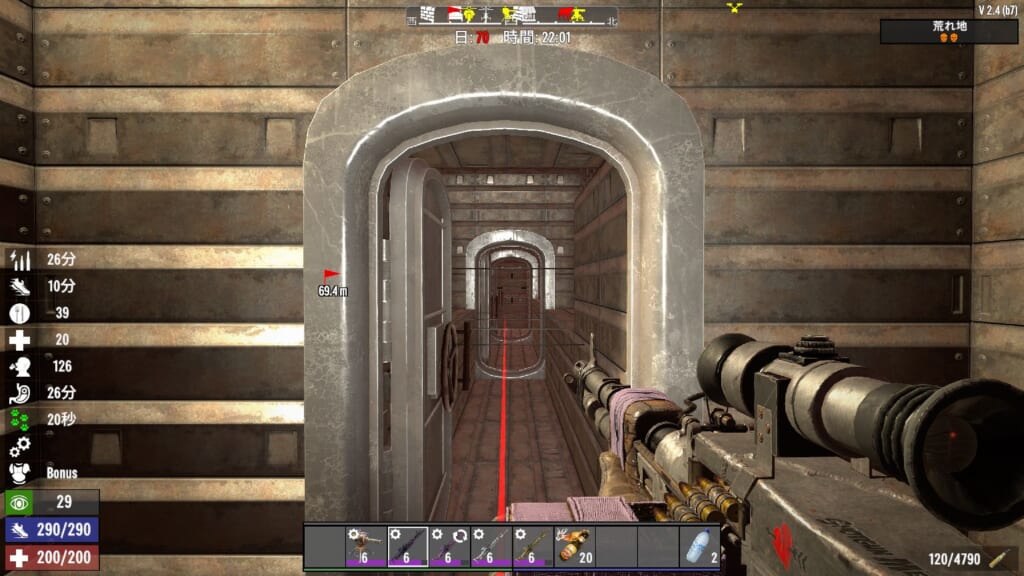1024x576 pixels.
Task: Select the highlighted dark rifle hotbar slot
Action: (408, 547)
